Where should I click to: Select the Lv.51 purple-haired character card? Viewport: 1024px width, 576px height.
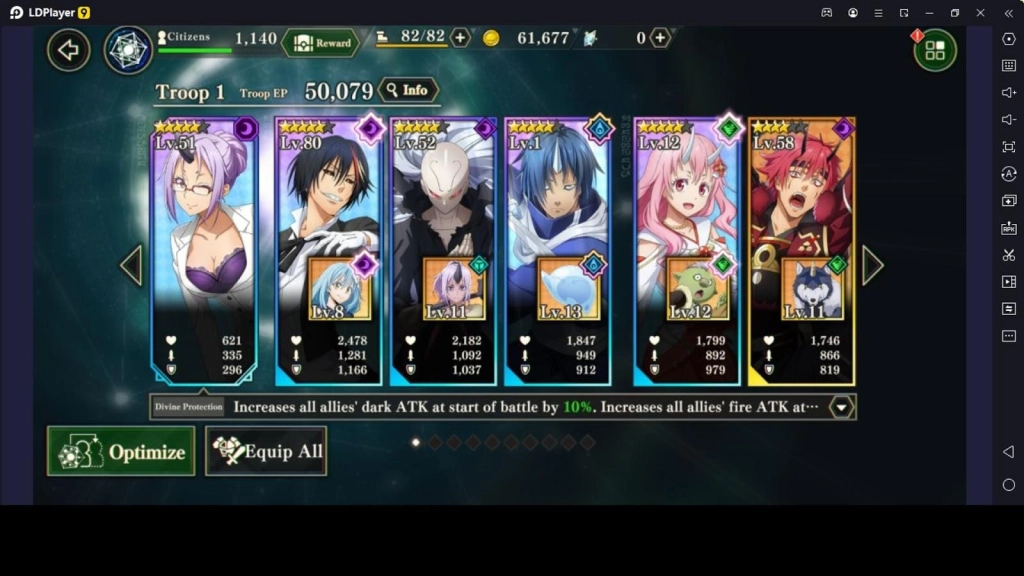pyautogui.click(x=204, y=220)
